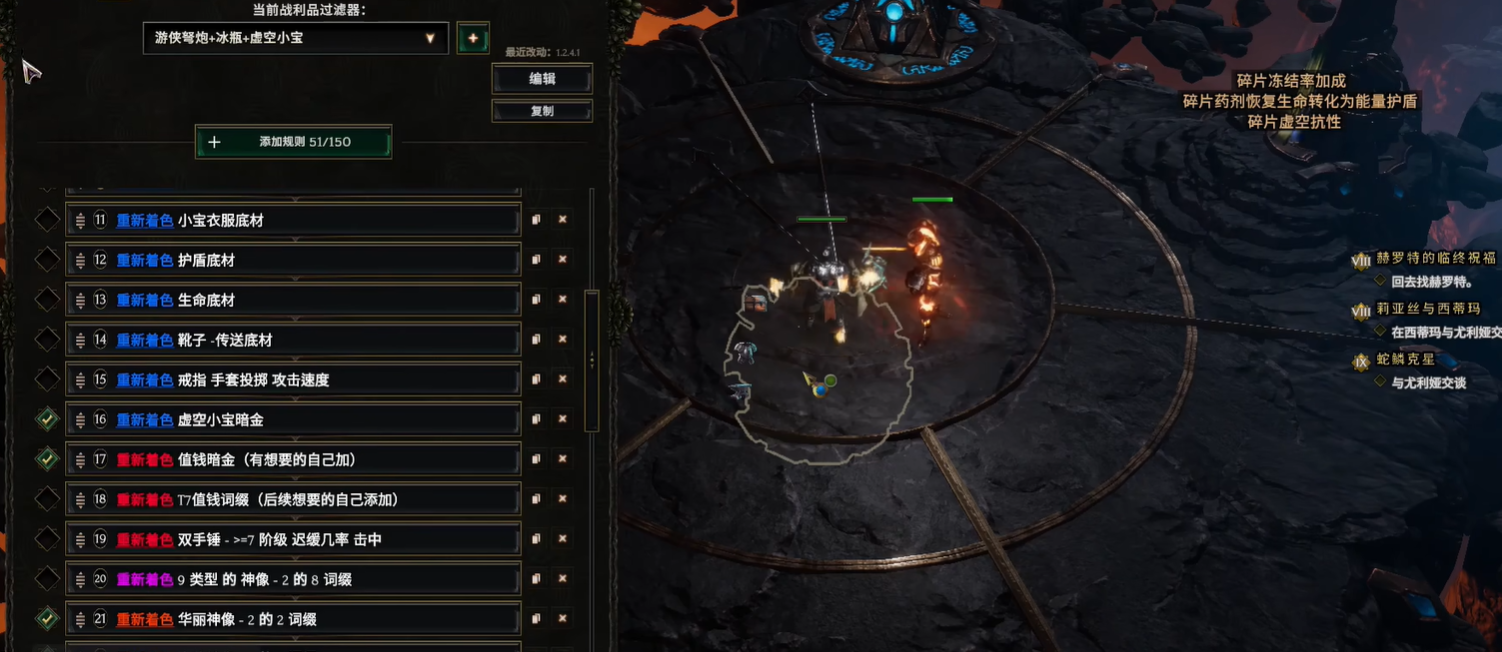Uncheck rule 16 虚空小宝暗金
Viewport: 1502px width, 652px height.
point(47,419)
